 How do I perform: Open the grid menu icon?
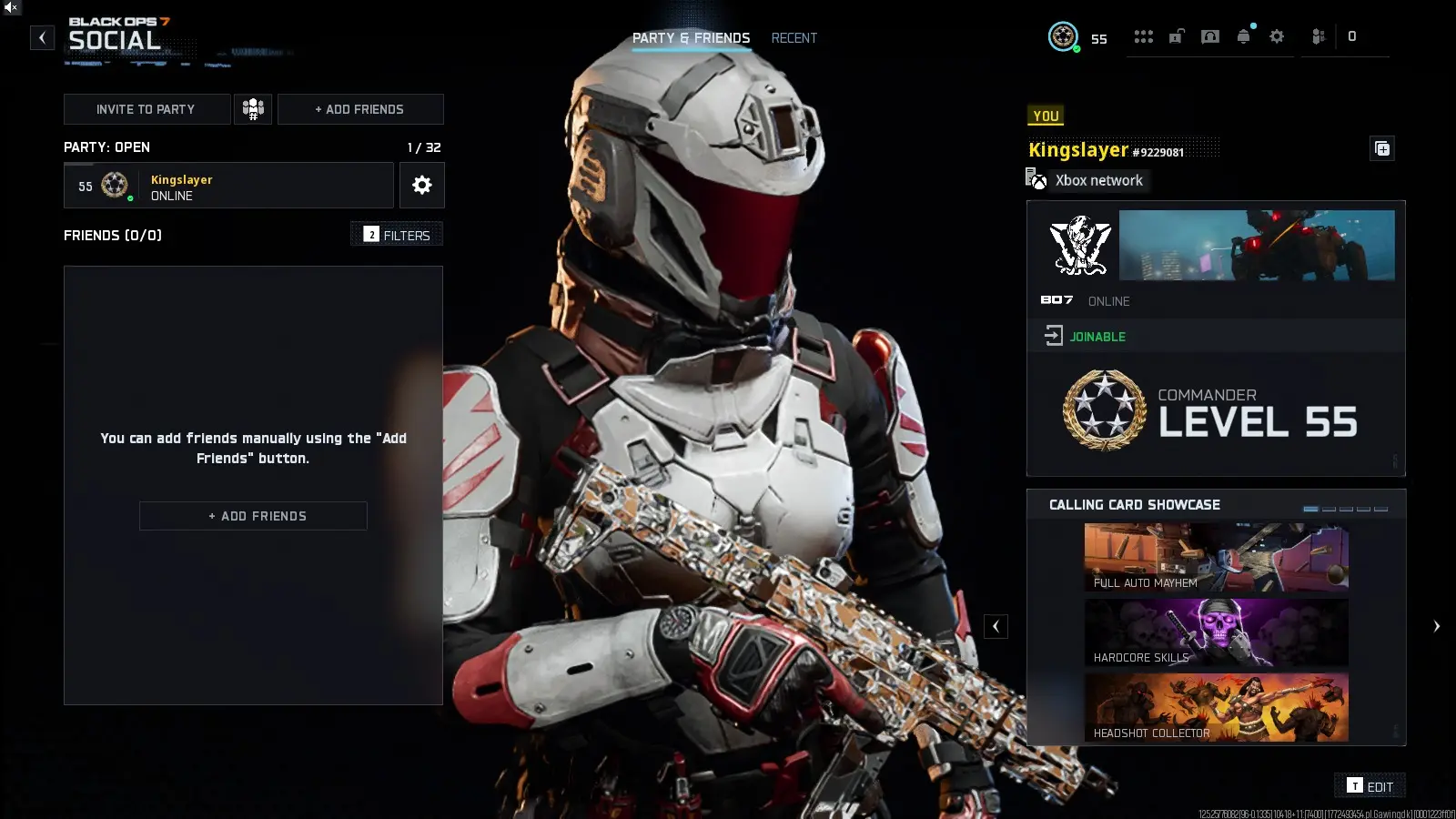click(1143, 36)
